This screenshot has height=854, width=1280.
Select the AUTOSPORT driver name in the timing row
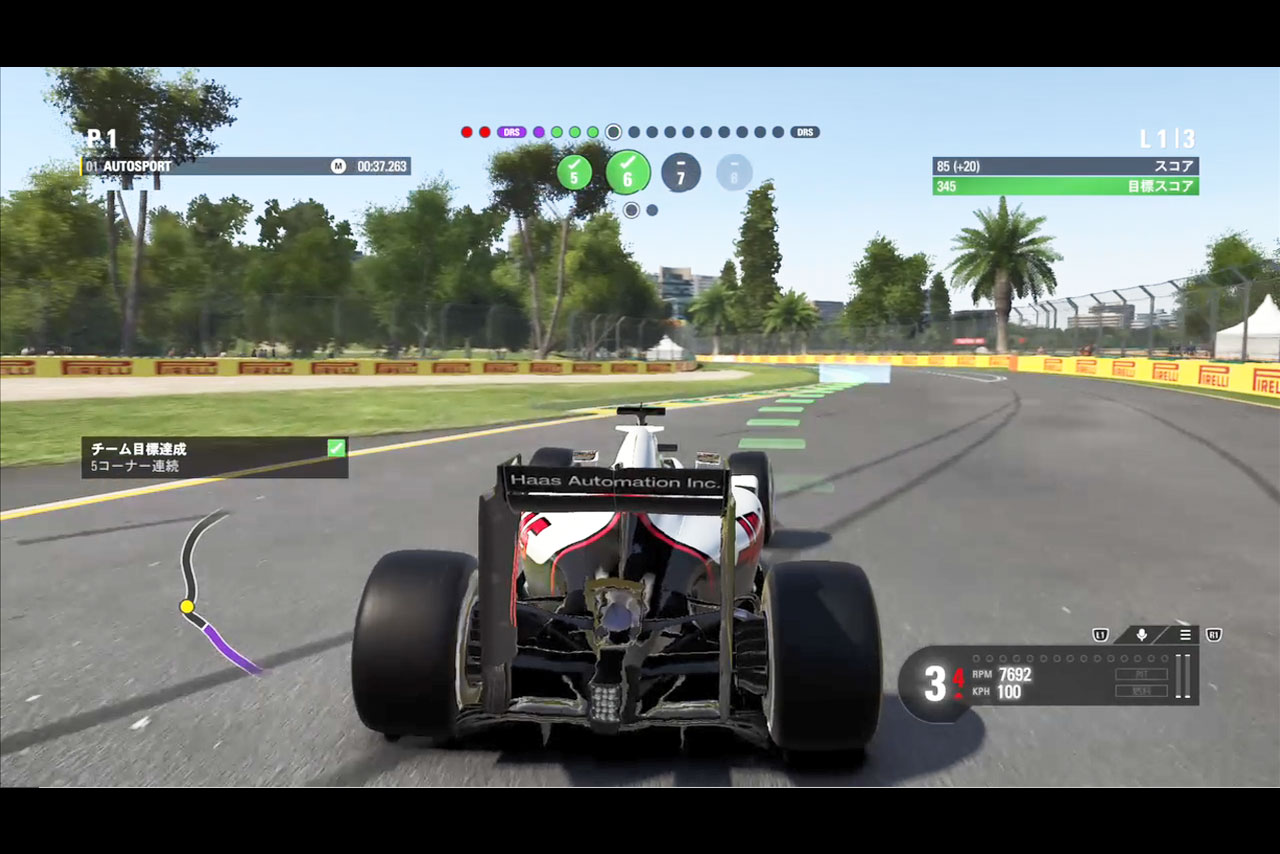[x=136, y=166]
